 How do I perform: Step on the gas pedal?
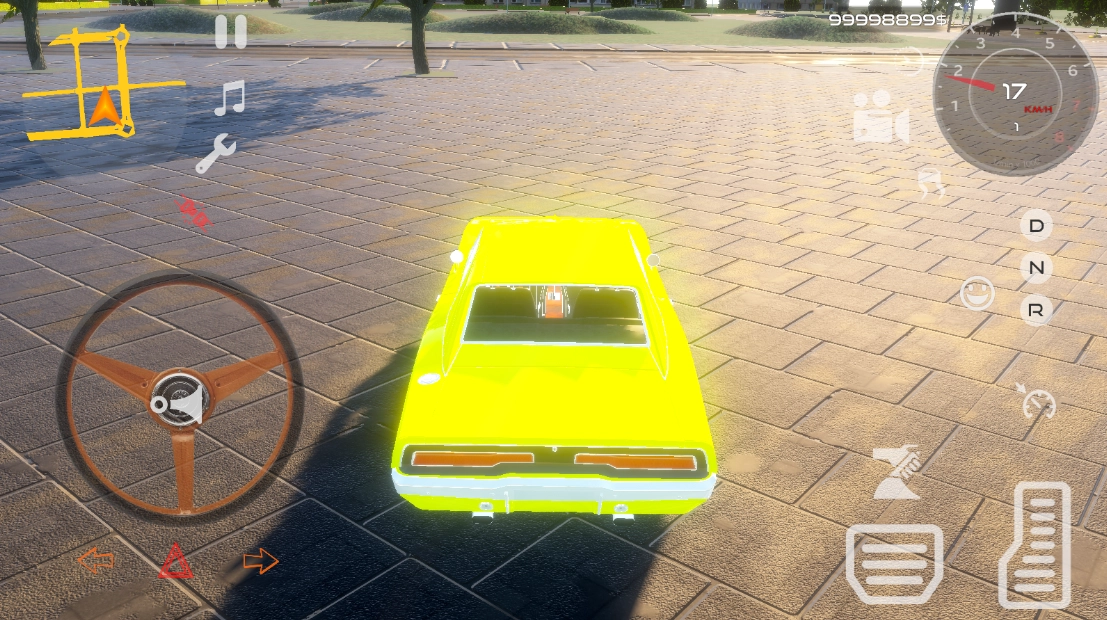pyautogui.click(x=1035, y=545)
